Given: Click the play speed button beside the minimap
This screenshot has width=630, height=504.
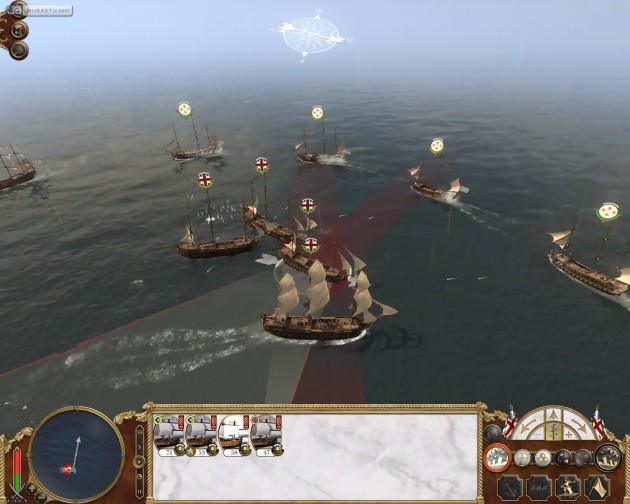Looking at the screenshot, I should (138, 461).
